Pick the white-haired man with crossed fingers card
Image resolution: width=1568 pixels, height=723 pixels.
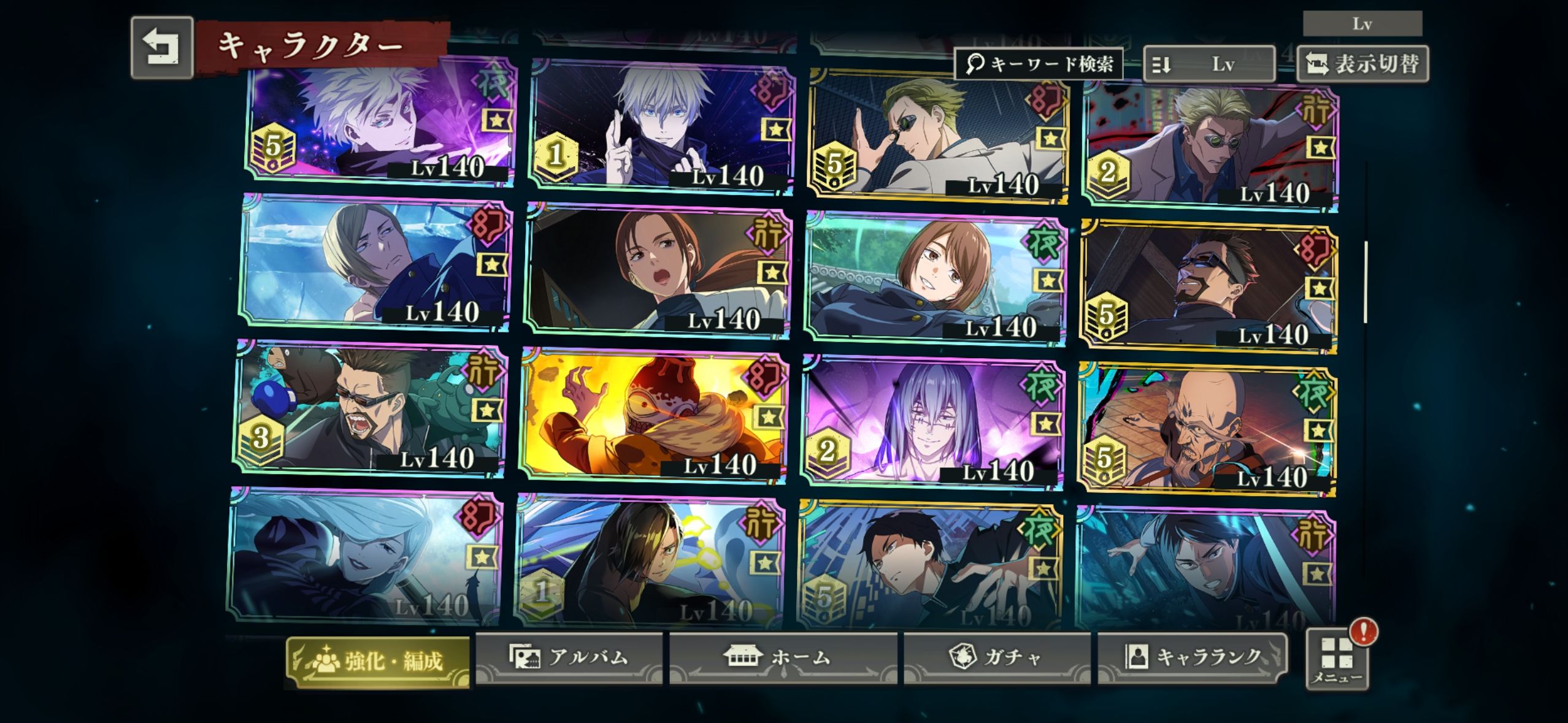tap(661, 126)
